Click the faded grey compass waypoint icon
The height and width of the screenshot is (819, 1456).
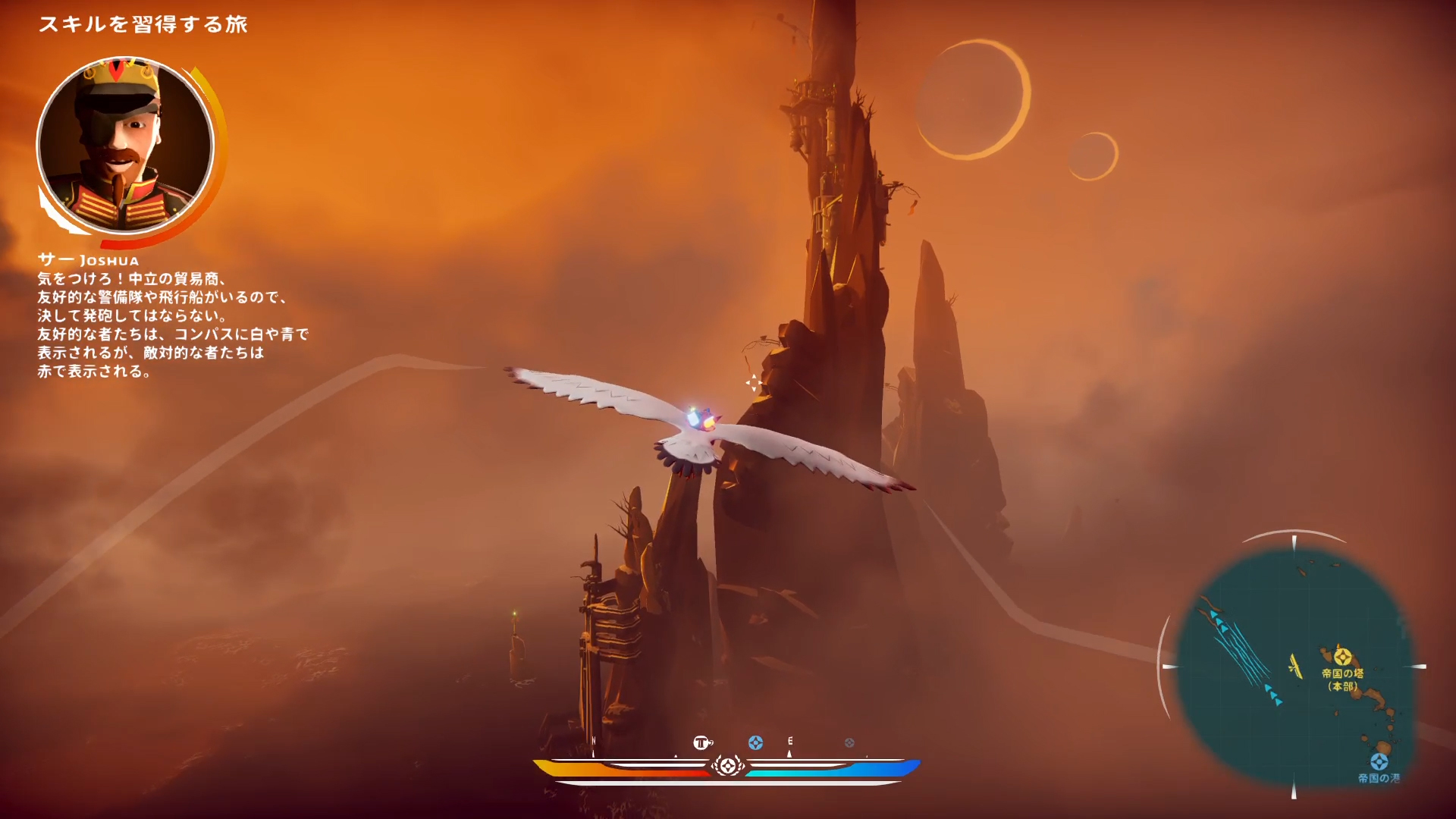coord(849,743)
